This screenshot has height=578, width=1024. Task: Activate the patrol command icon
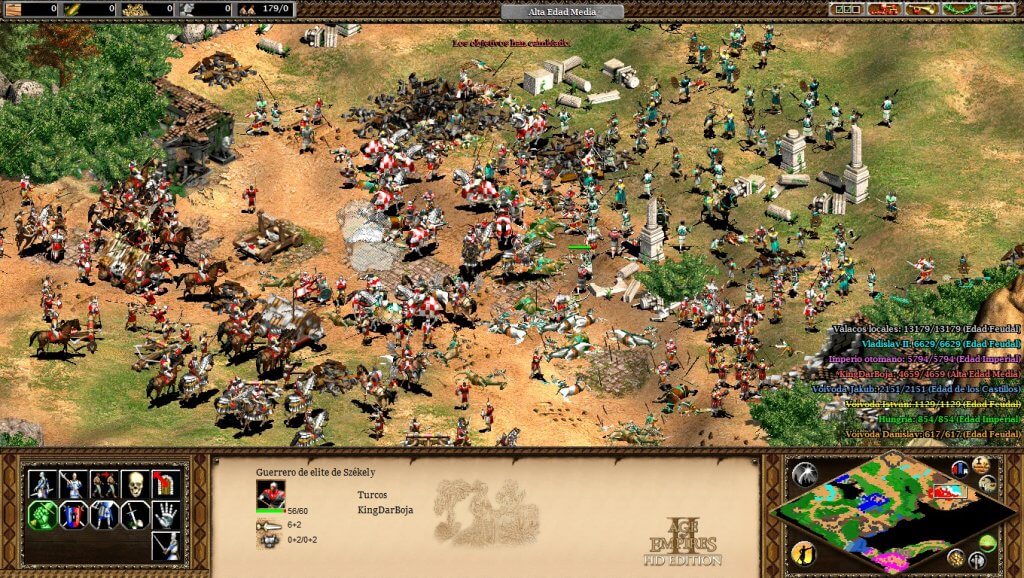[x=42, y=485]
